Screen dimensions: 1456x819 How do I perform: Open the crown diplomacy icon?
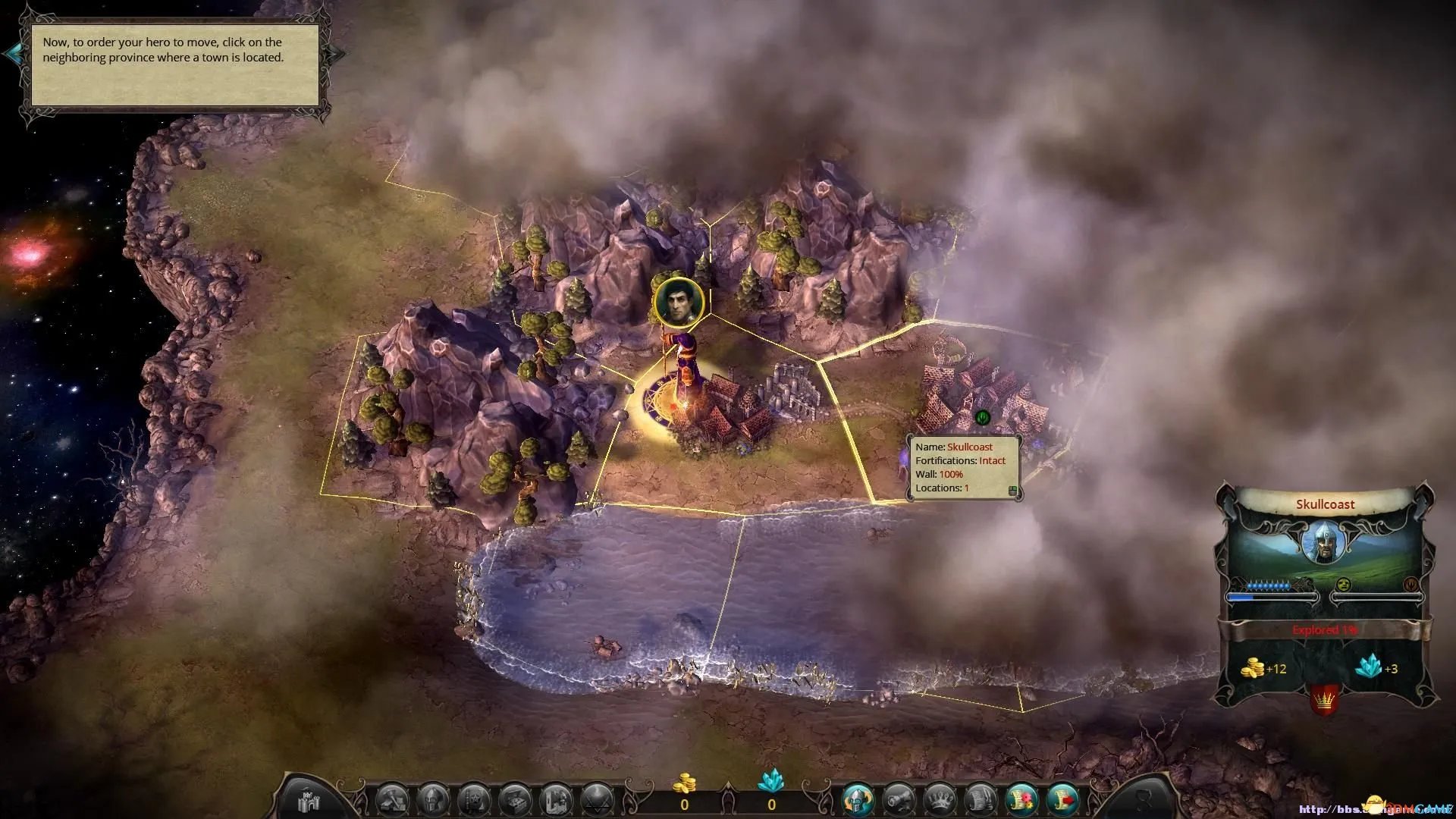pos(940,799)
